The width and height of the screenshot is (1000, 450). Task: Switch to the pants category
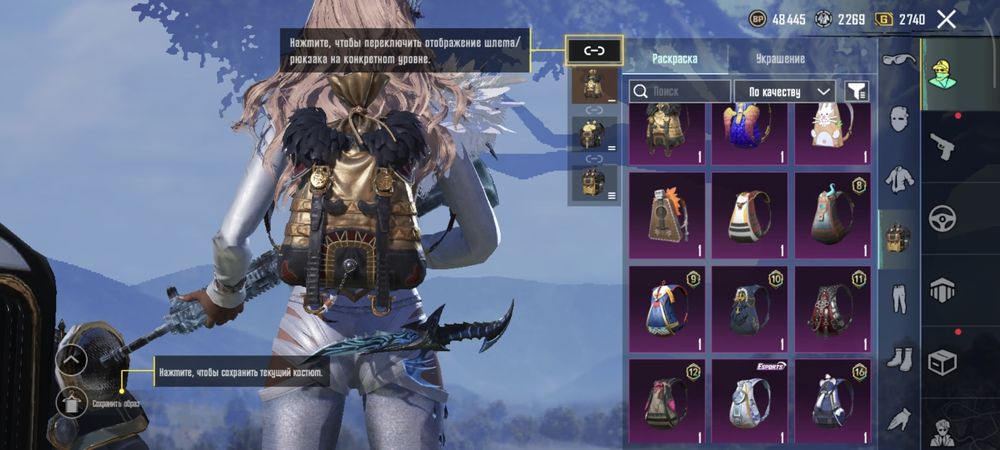(x=898, y=297)
